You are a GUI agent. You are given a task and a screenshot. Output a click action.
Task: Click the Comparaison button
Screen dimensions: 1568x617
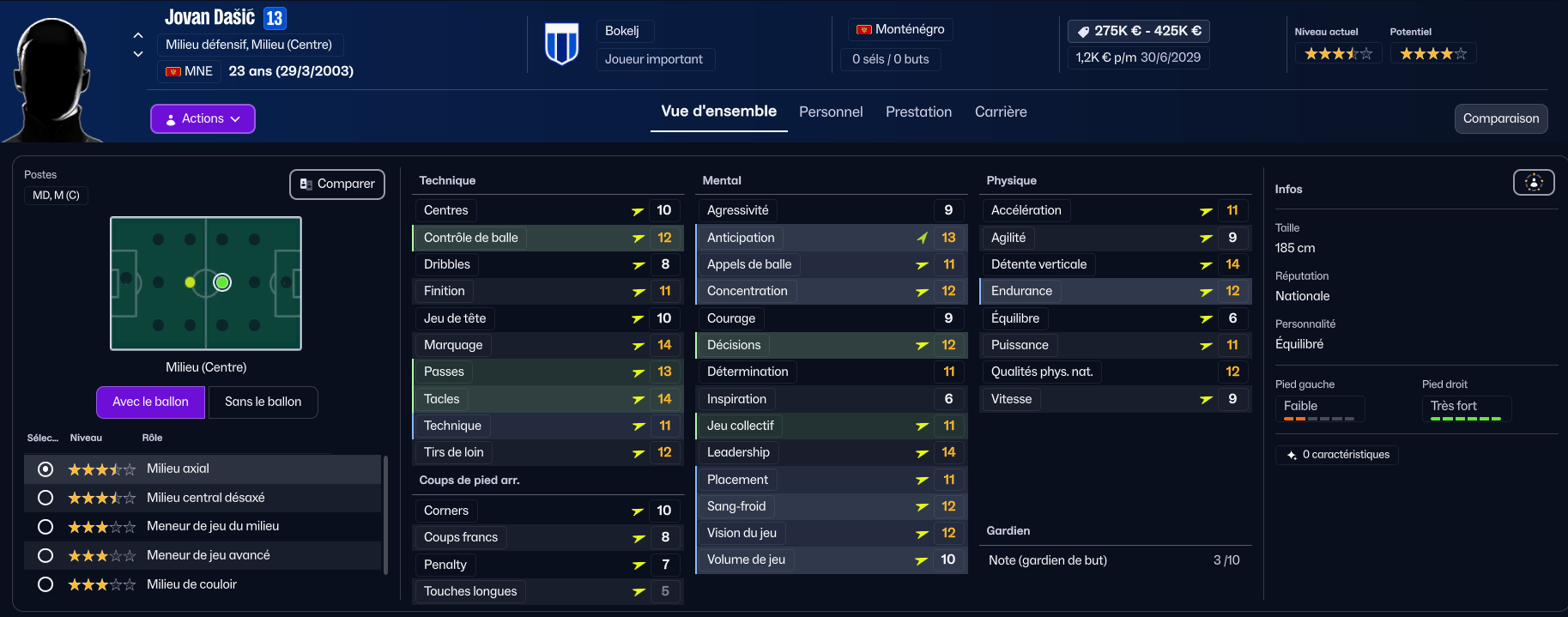[1500, 118]
